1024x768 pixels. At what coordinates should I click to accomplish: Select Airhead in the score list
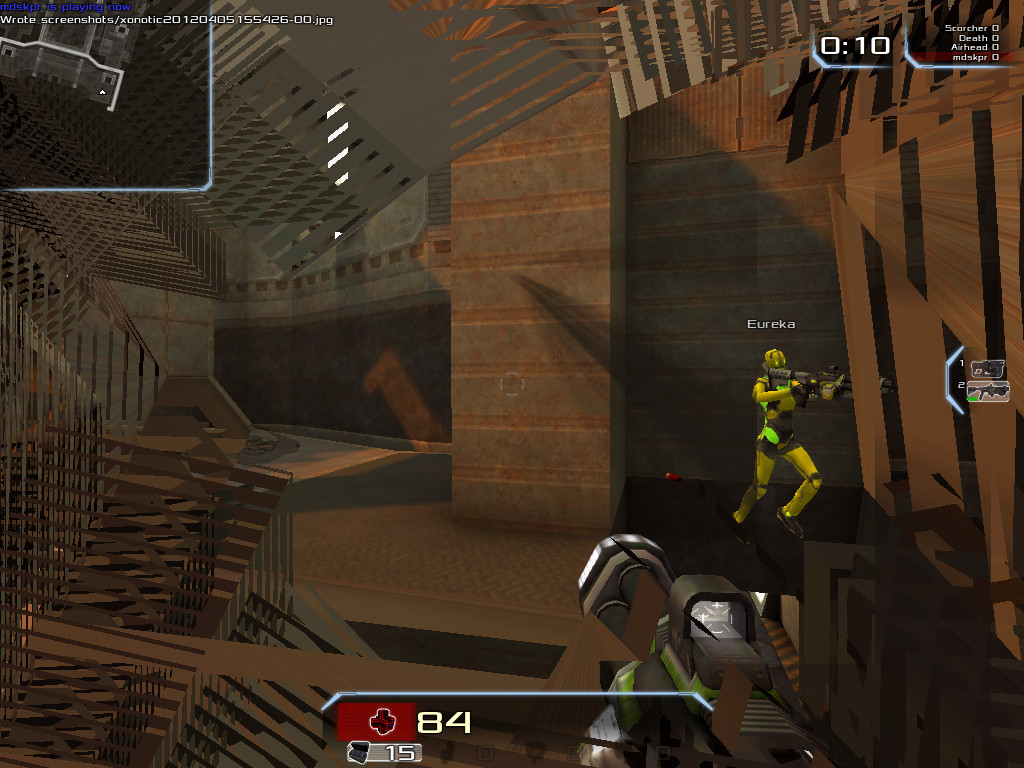(968, 47)
